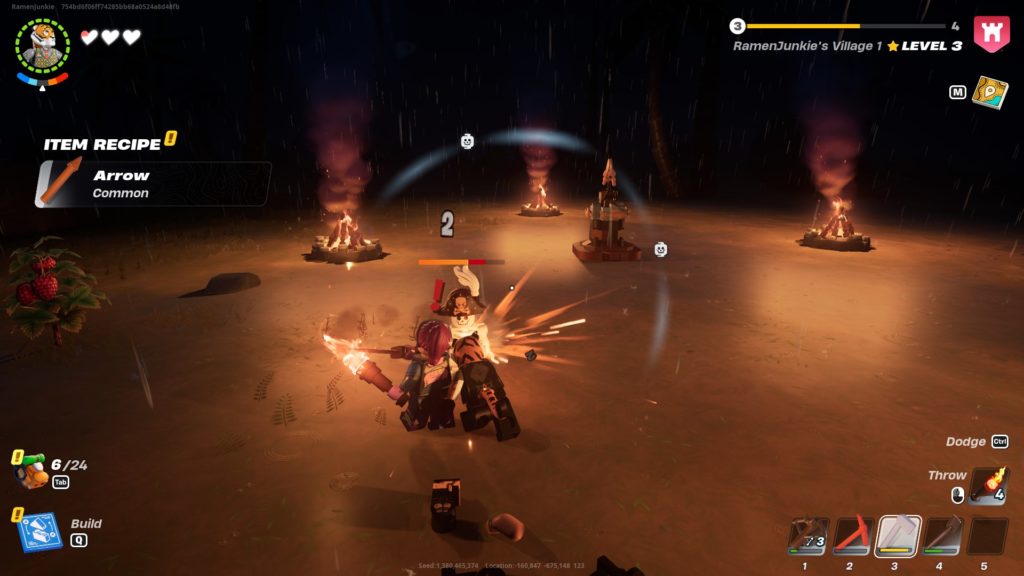Open the backpack inventory icon

33,471
